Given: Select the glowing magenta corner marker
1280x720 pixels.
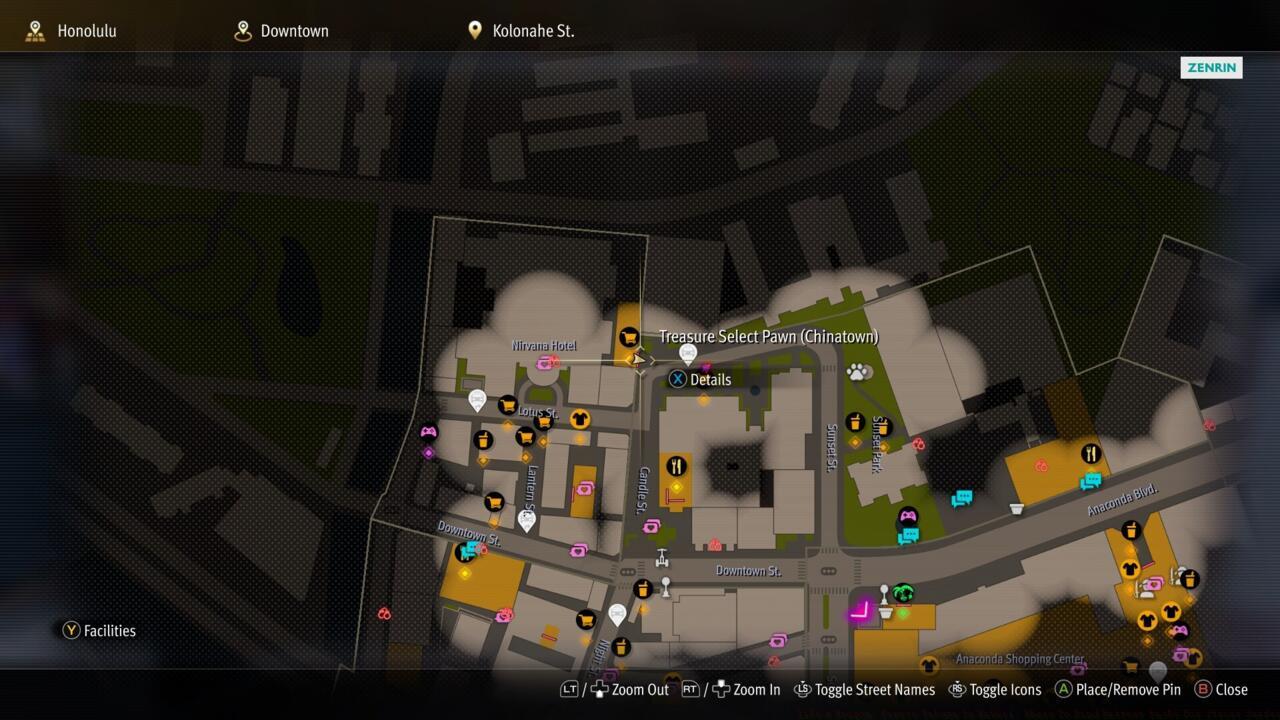Looking at the screenshot, I should [860, 611].
